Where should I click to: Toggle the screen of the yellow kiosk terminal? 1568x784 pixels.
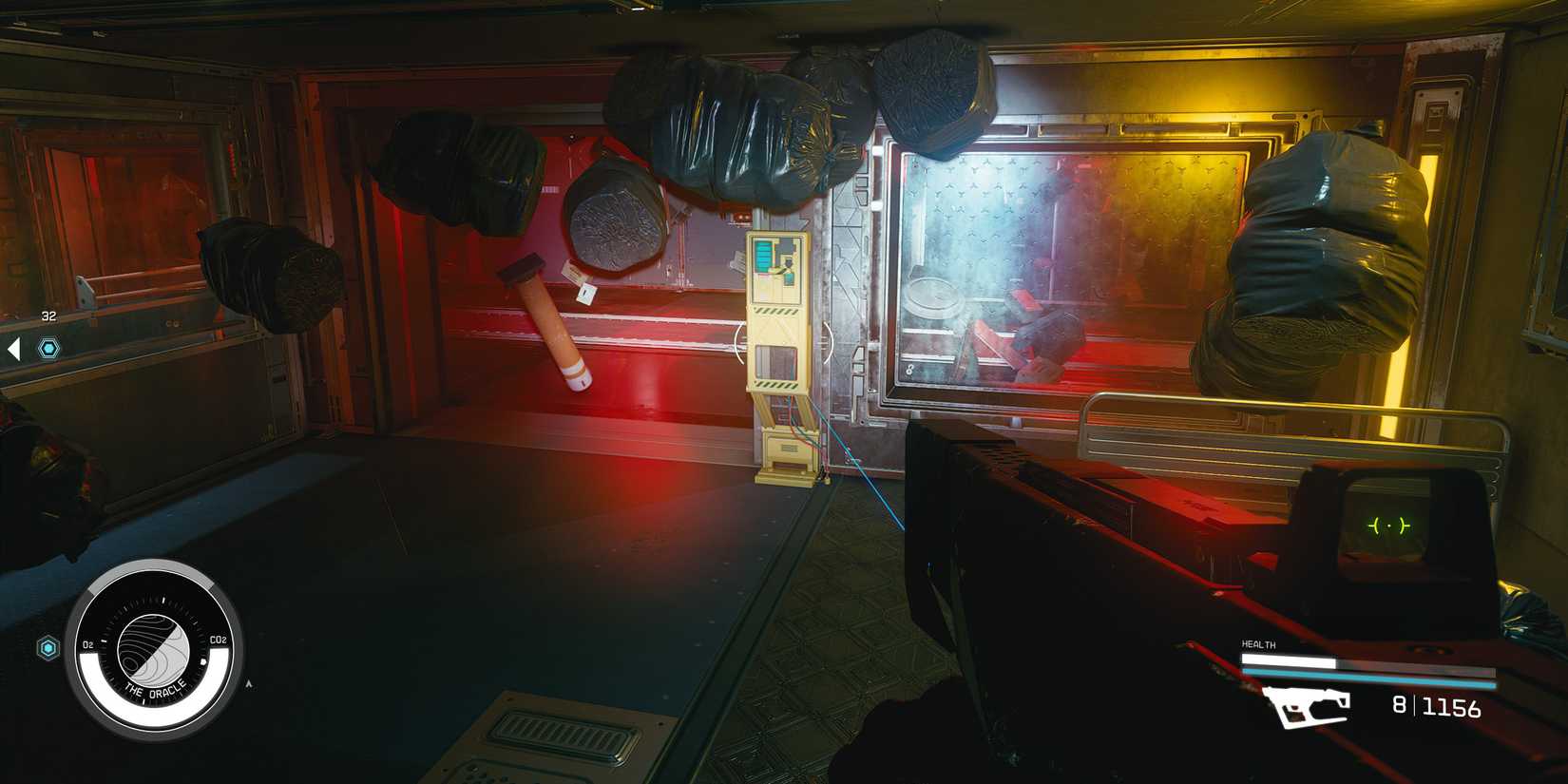click(779, 271)
